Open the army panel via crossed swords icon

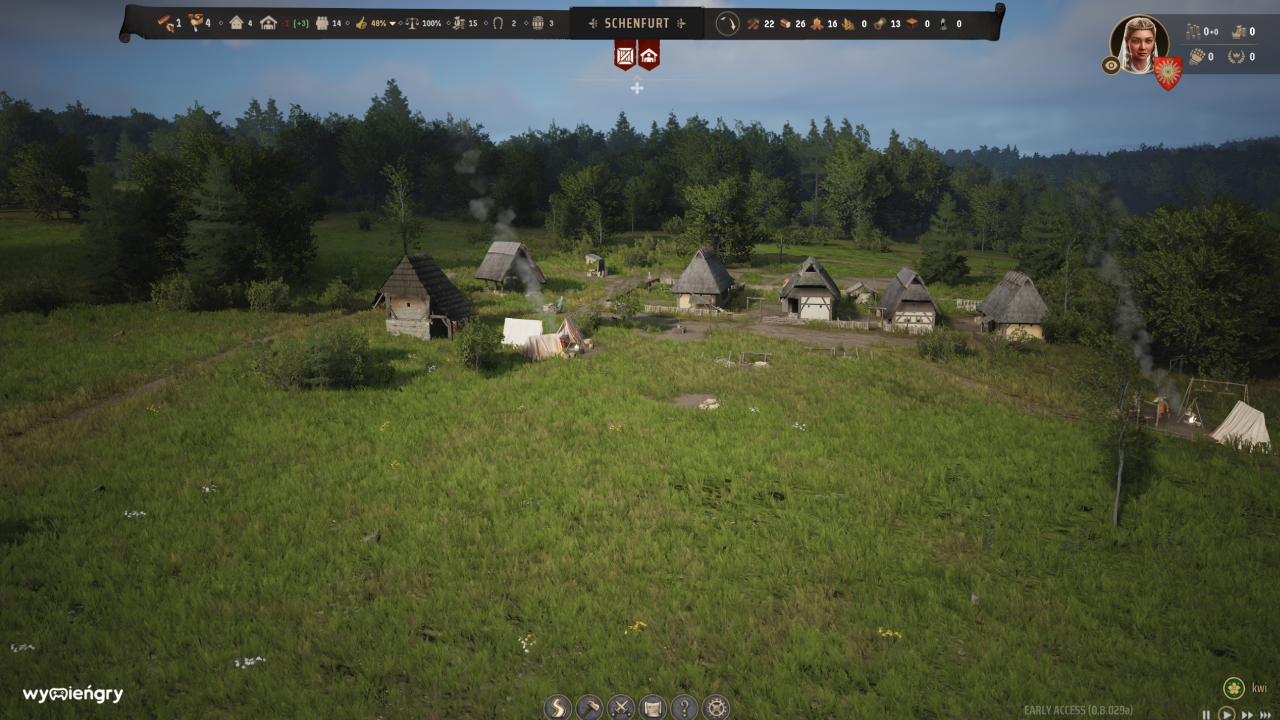pyautogui.click(x=621, y=706)
